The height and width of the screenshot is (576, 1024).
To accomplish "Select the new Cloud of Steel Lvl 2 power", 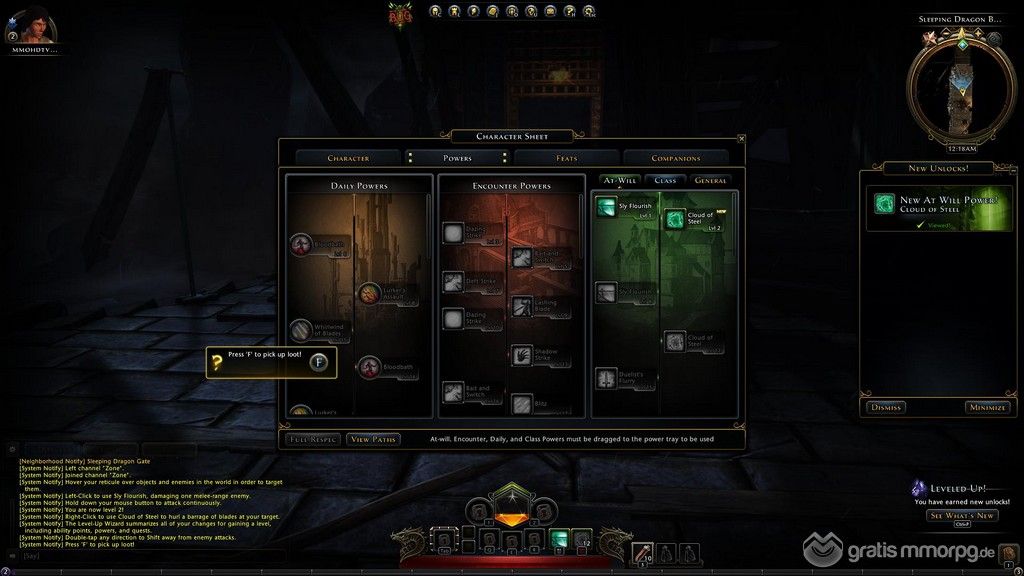I will pos(675,219).
